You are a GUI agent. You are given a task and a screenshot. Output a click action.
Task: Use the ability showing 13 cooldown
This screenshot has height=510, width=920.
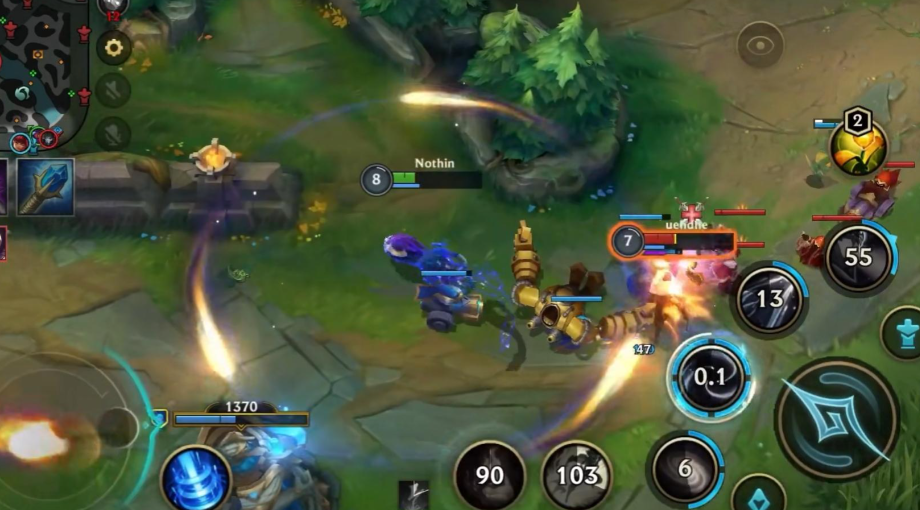click(769, 298)
